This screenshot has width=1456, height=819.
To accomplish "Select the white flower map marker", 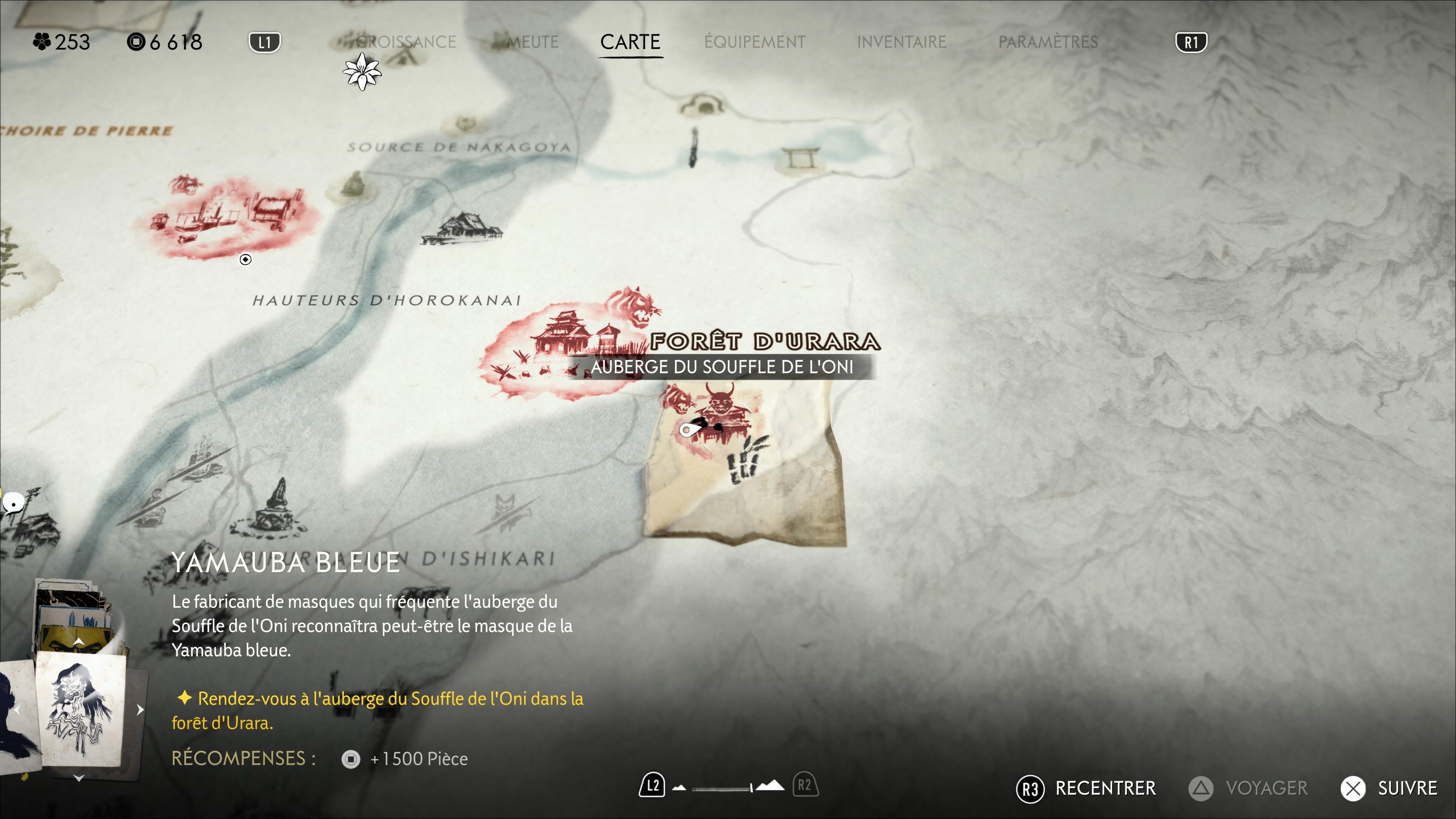I will click(362, 72).
